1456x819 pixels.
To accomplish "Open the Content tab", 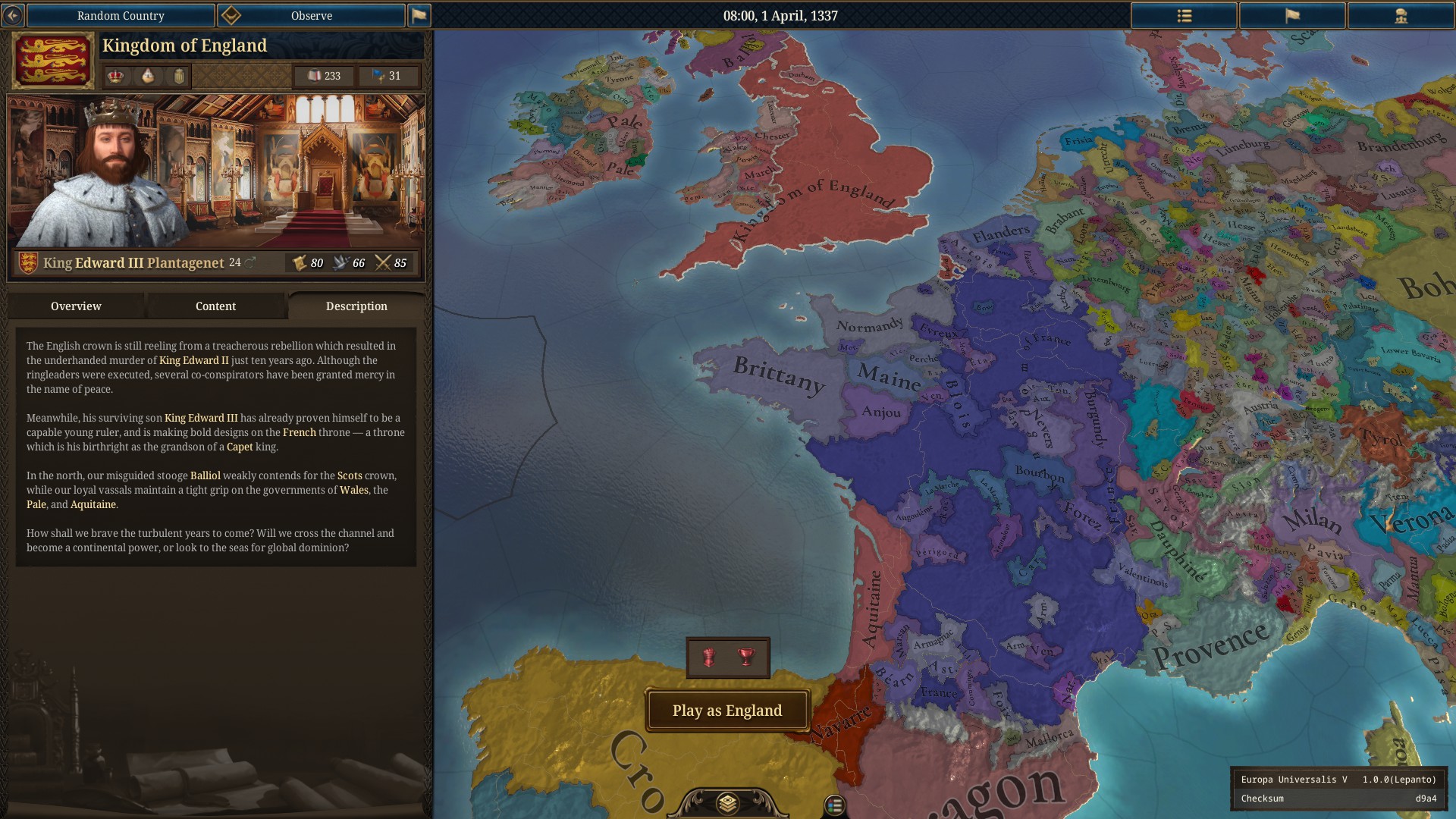I will point(215,306).
